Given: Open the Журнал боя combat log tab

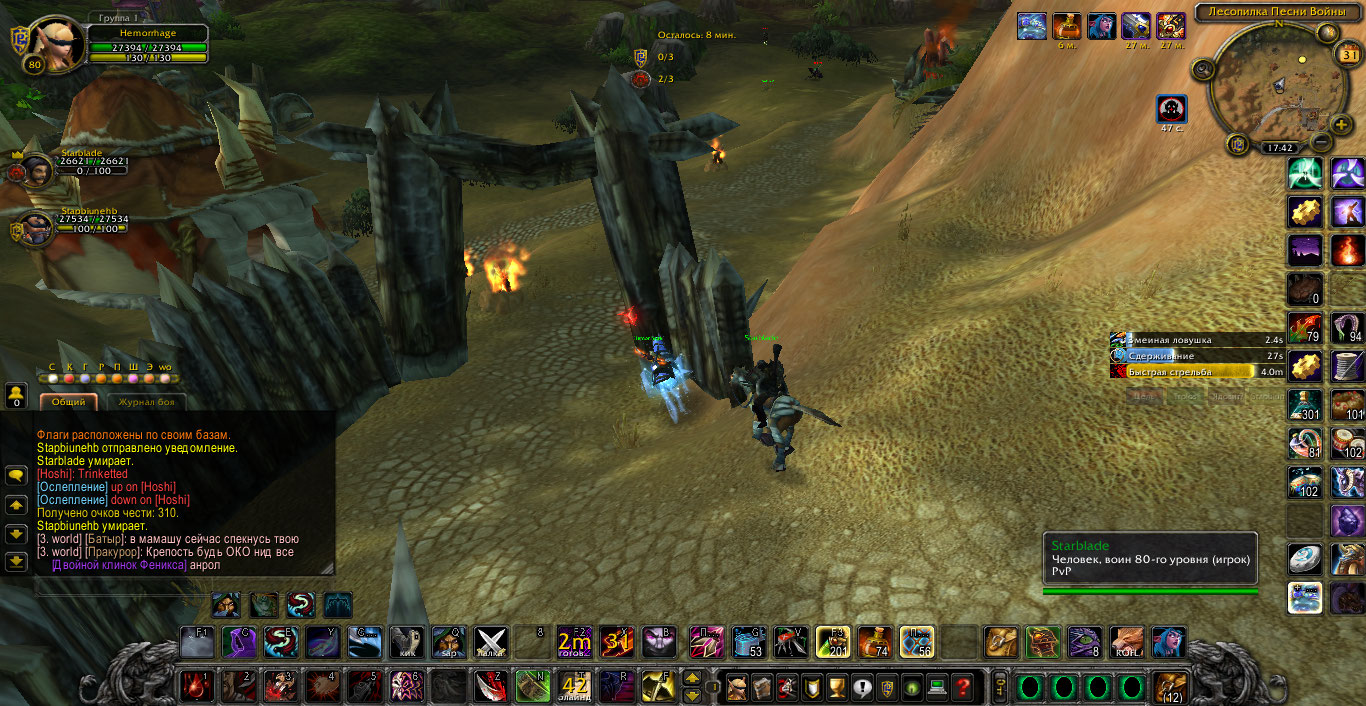Looking at the screenshot, I should pos(146,402).
